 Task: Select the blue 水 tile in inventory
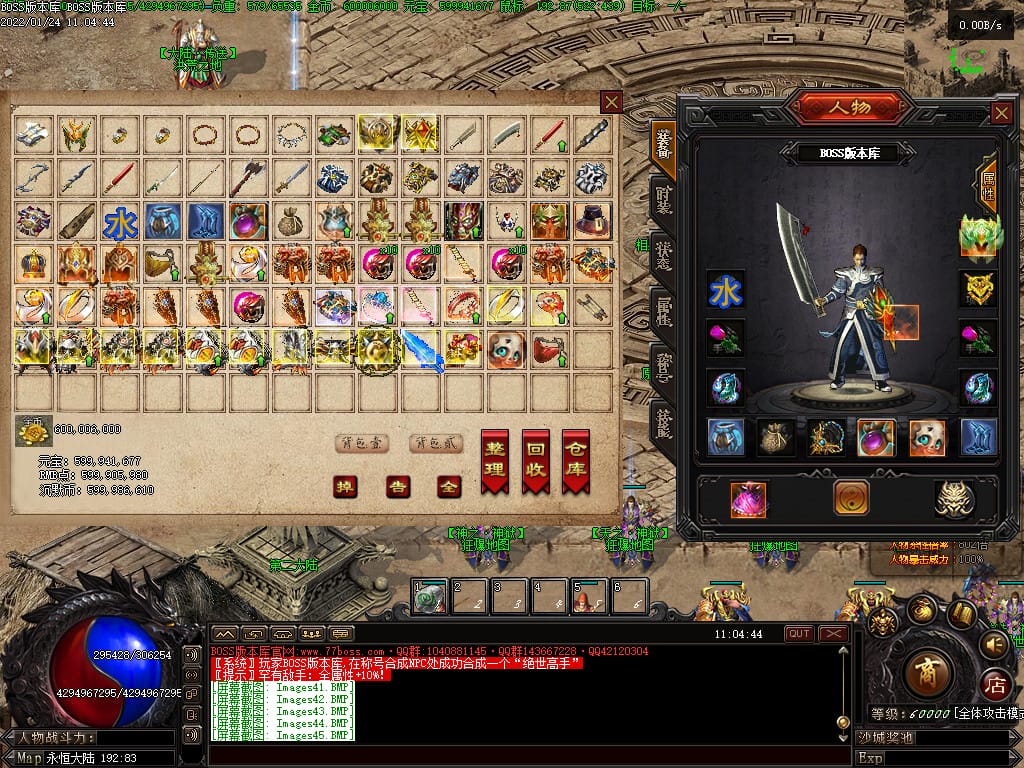pos(120,222)
